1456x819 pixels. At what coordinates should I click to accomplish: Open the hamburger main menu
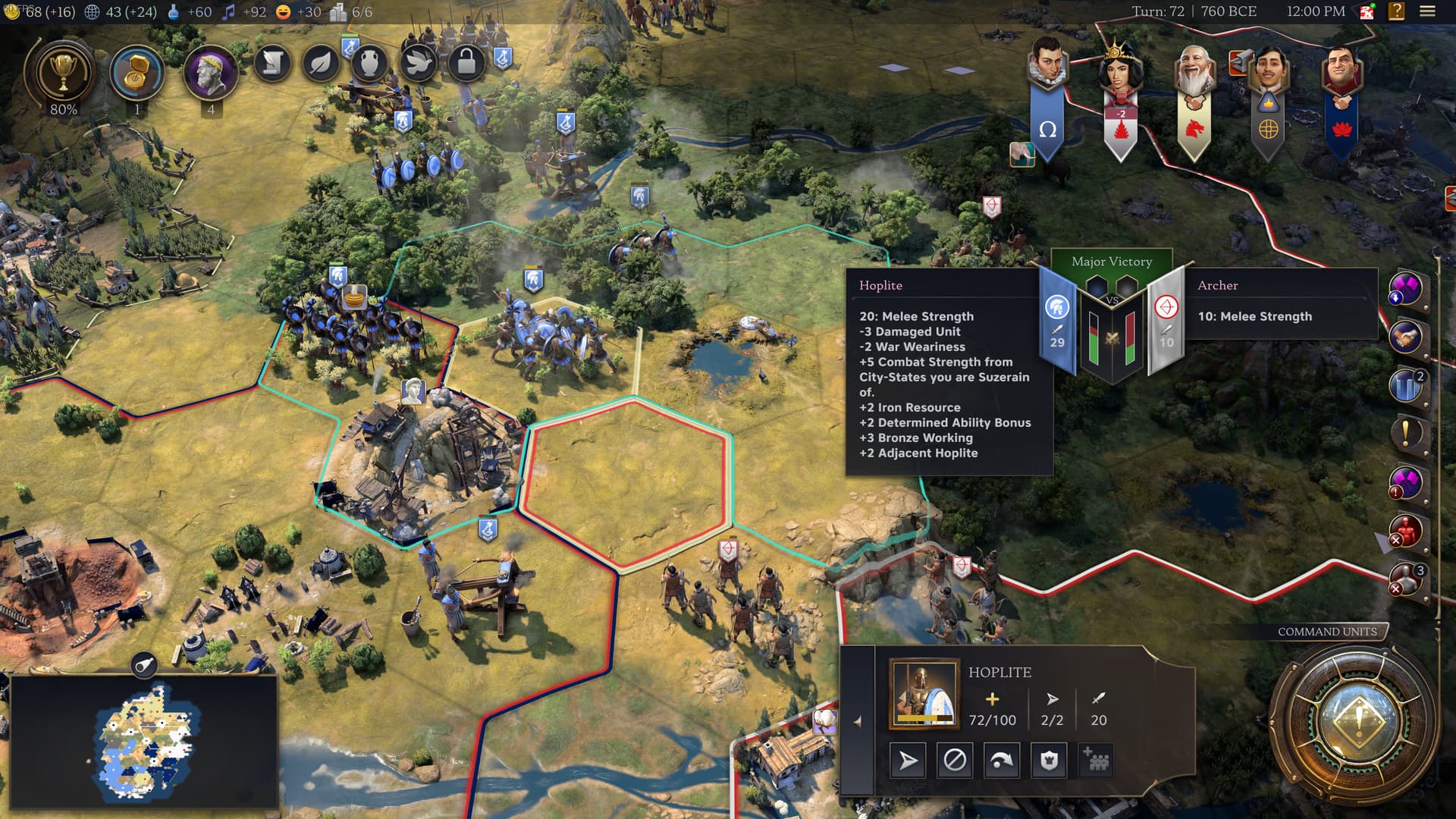pos(1427,11)
